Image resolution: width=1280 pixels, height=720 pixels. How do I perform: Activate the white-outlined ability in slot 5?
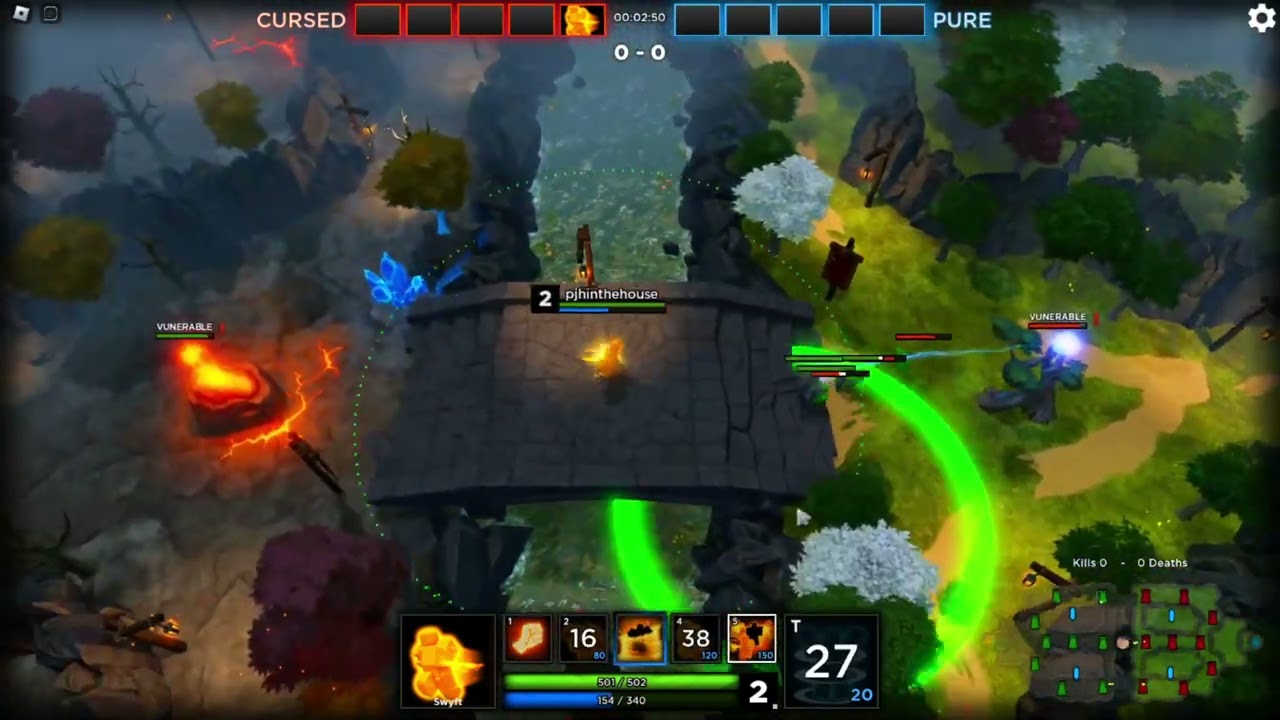(x=751, y=639)
